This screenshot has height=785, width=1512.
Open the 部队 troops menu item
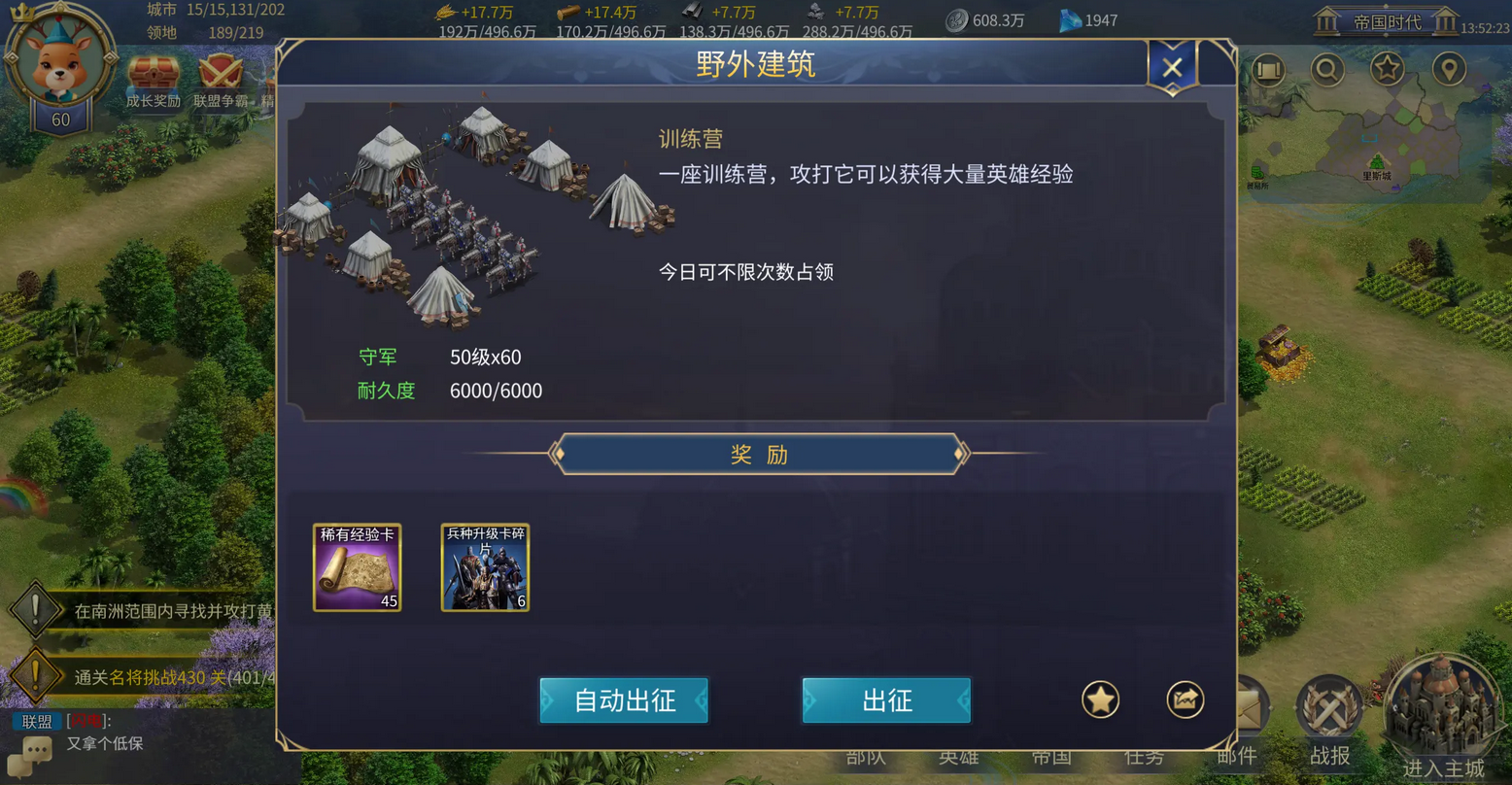(864, 758)
